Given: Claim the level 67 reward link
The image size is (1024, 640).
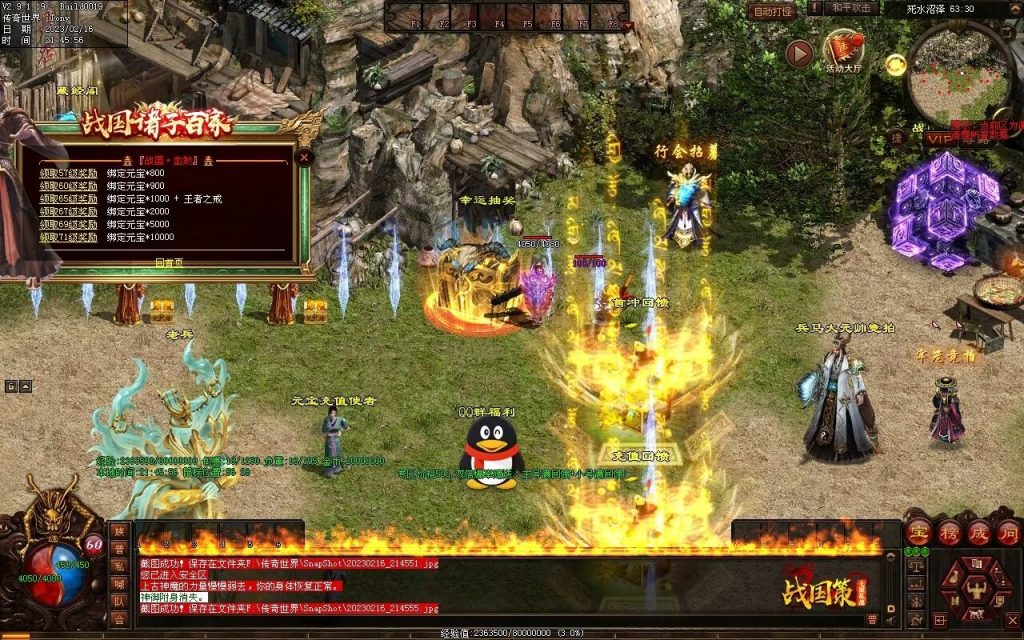Looking at the screenshot, I should [x=69, y=211].
